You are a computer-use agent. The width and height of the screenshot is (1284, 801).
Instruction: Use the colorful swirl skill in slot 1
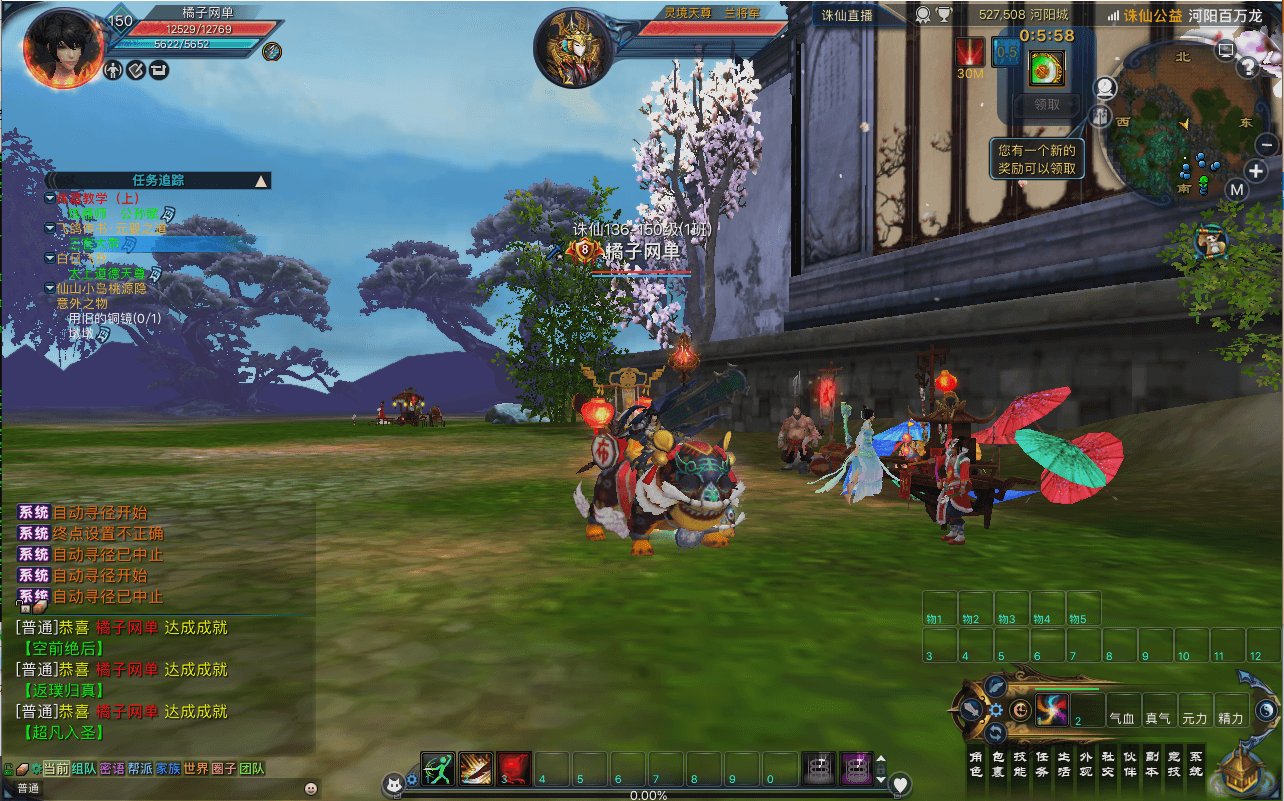click(1052, 710)
